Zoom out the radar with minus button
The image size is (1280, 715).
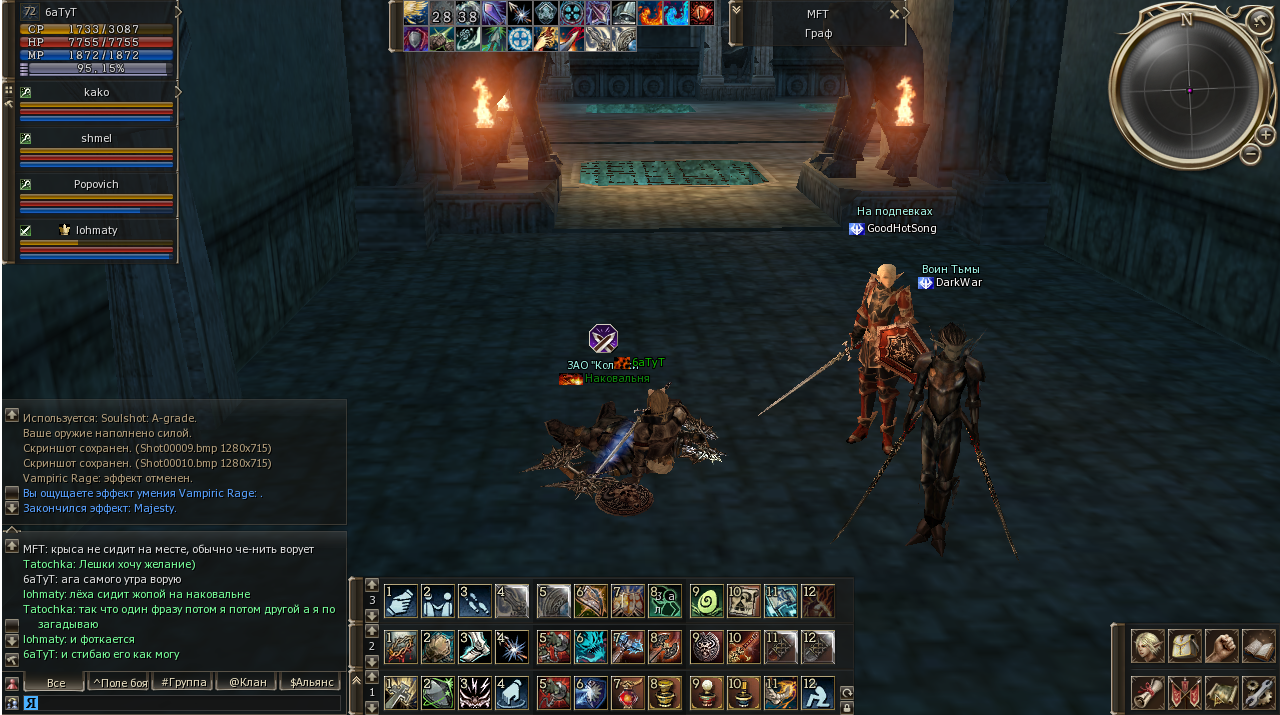pyautogui.click(x=1250, y=154)
